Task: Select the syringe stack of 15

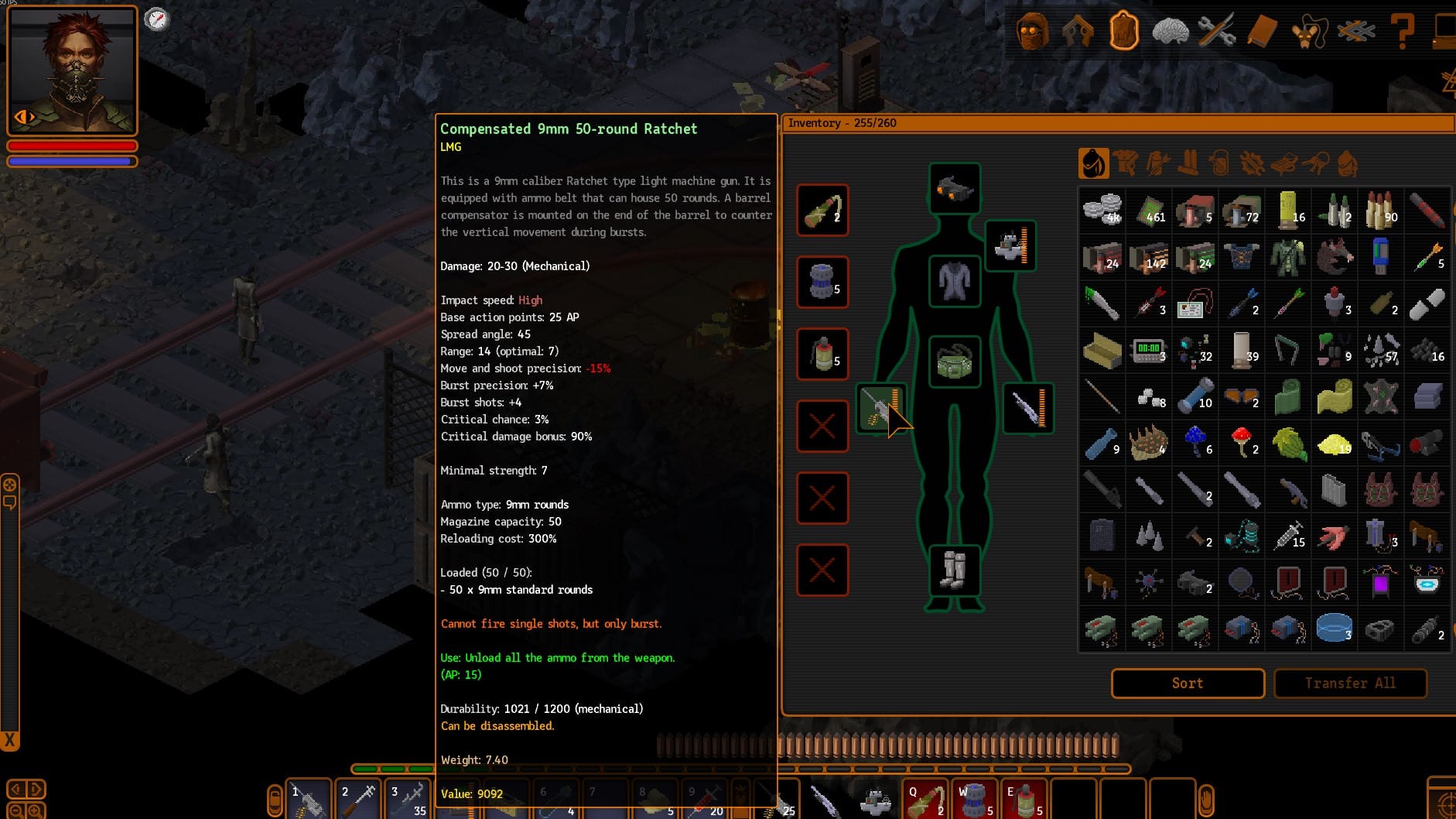Action: (x=1288, y=535)
